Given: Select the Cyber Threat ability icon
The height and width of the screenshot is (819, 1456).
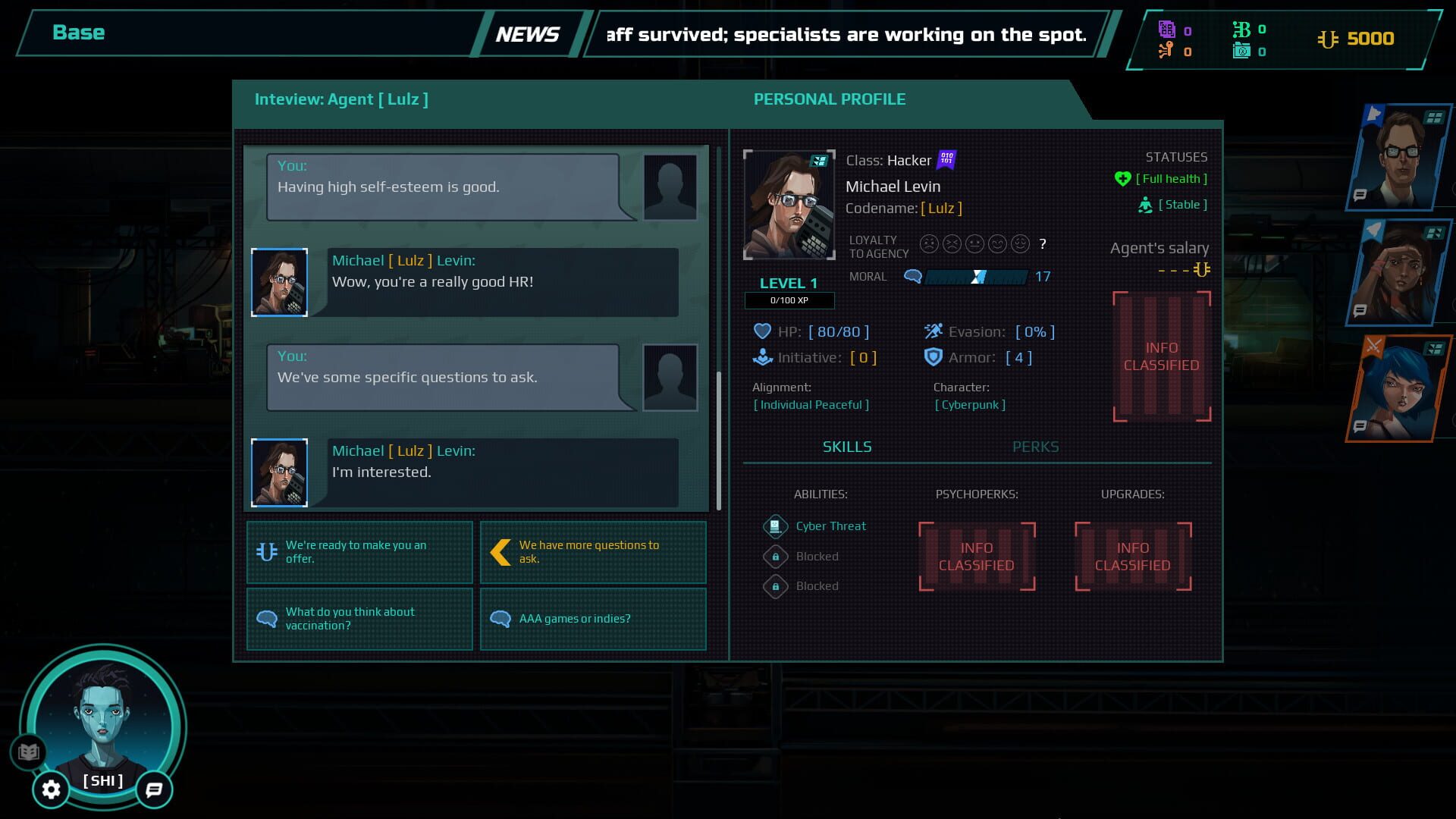Looking at the screenshot, I should 774,526.
